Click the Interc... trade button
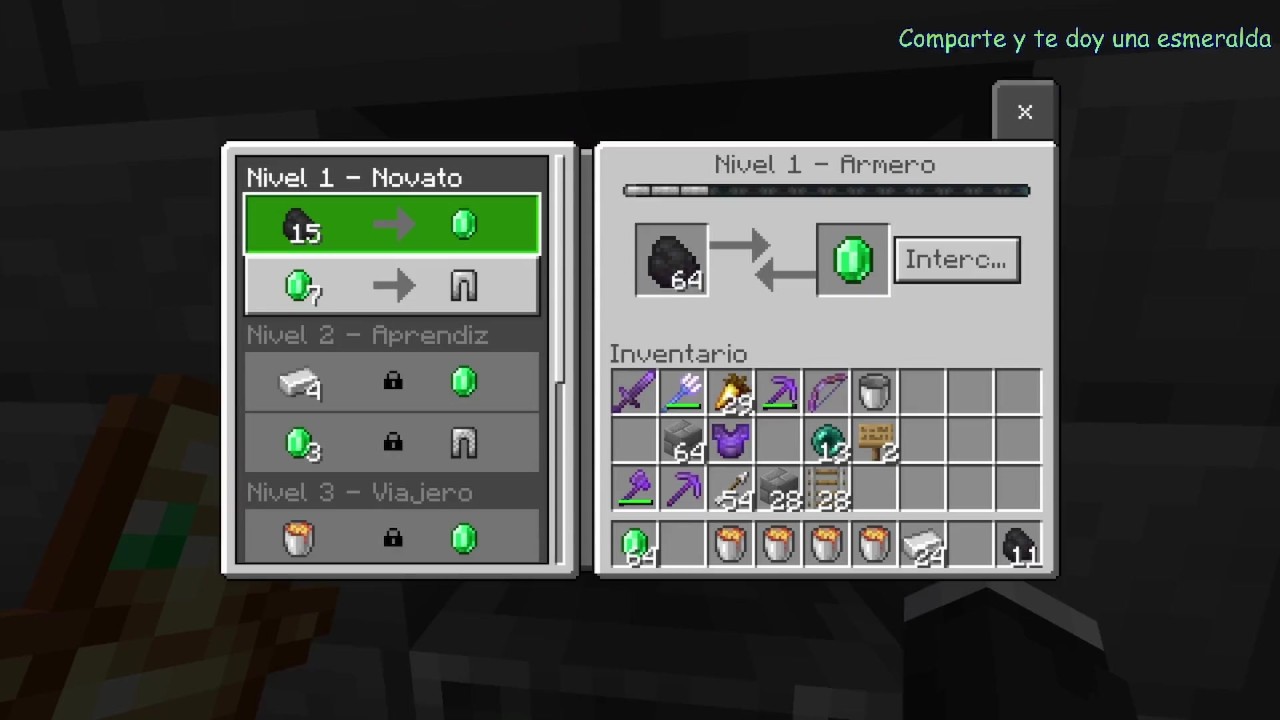Viewport: 1280px width, 720px height. (x=956, y=260)
